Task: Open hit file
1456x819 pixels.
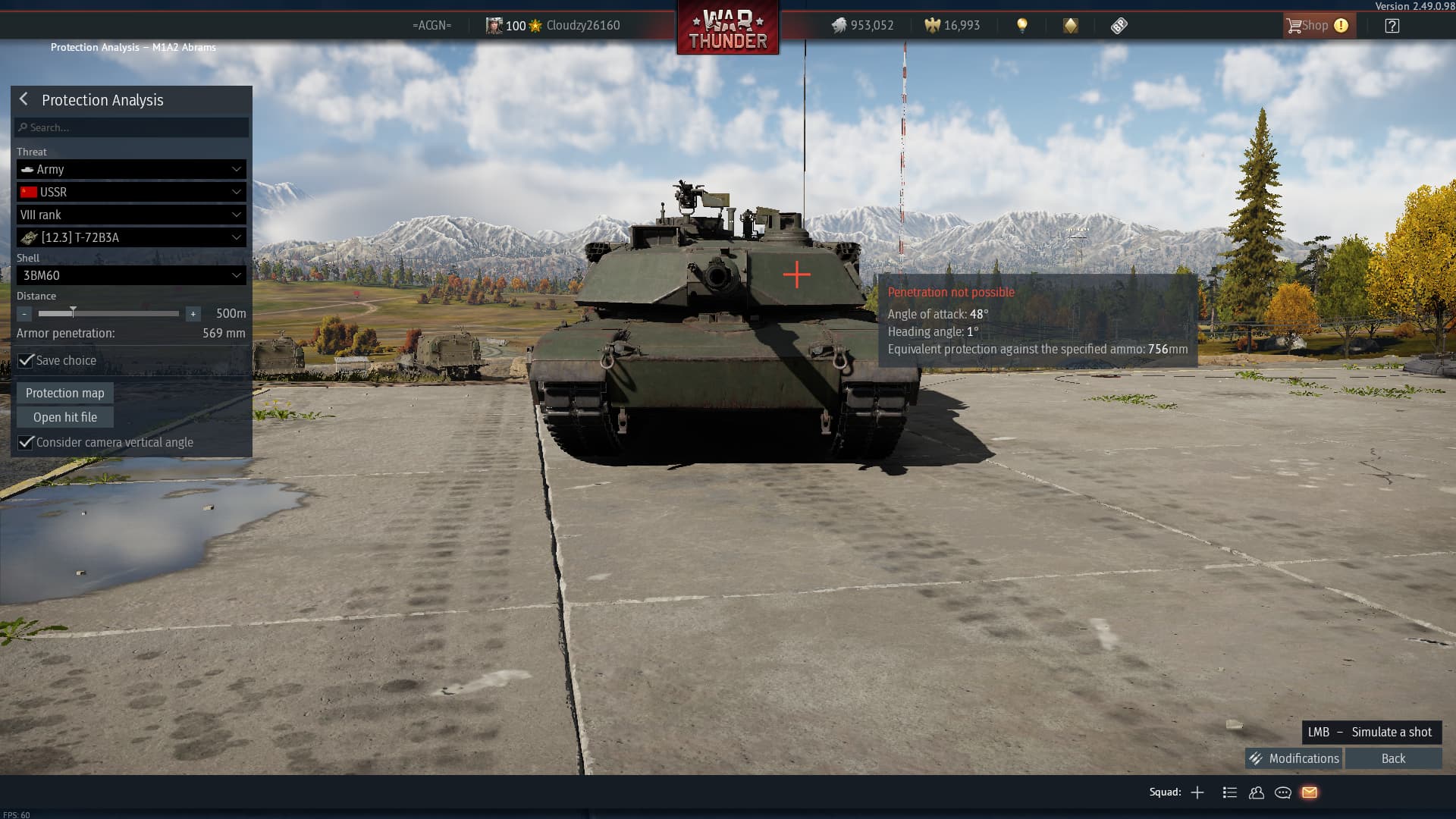Action: 65,417
